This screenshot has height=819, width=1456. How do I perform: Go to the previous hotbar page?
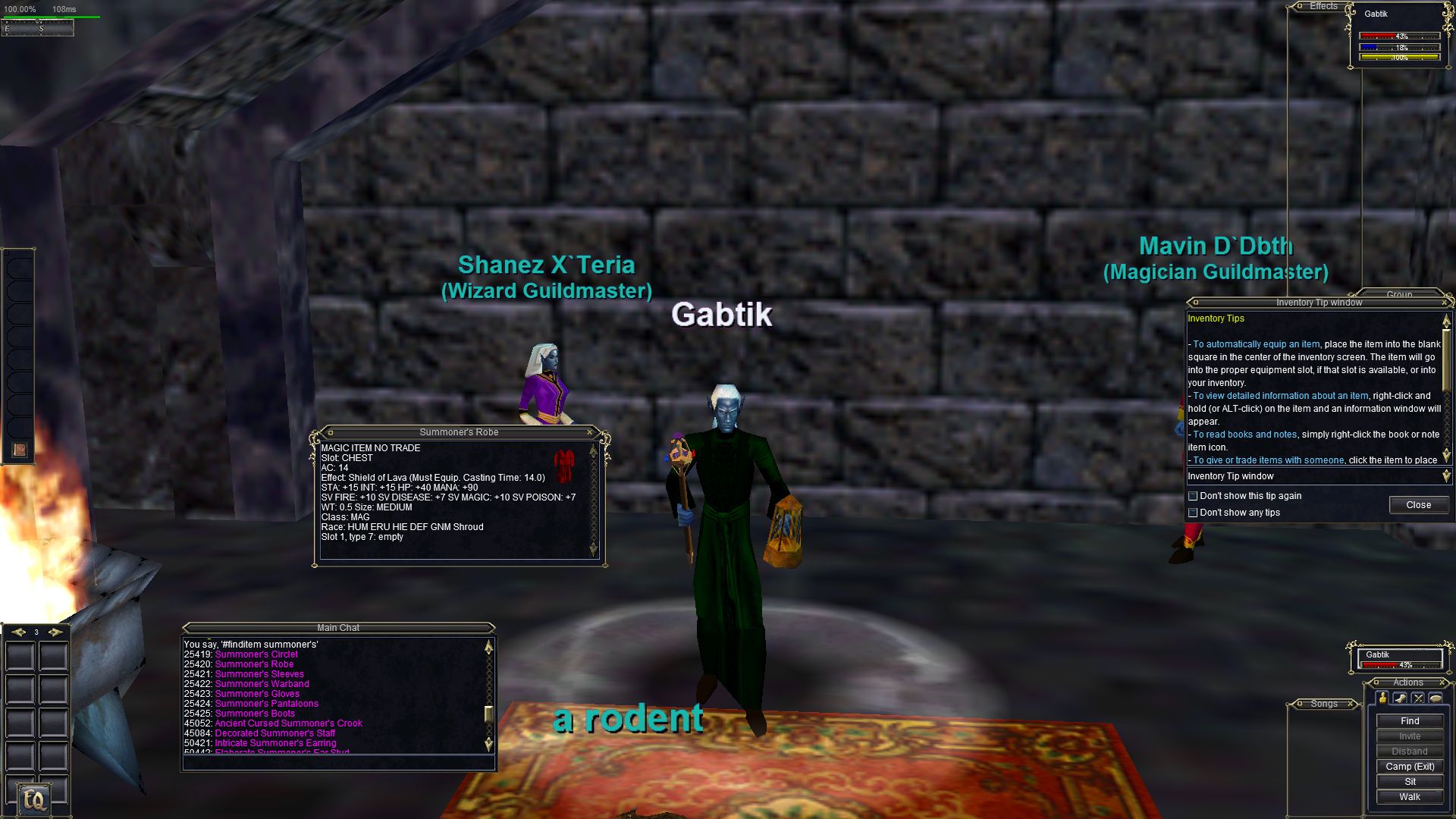coord(17,632)
